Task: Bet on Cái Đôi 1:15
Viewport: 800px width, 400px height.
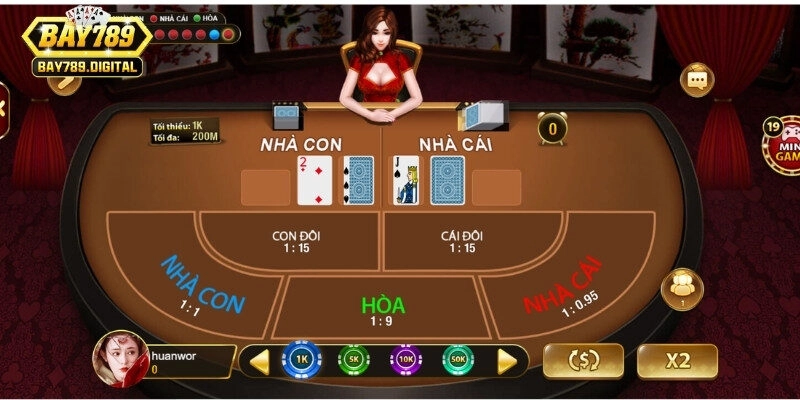Action: [x=462, y=241]
